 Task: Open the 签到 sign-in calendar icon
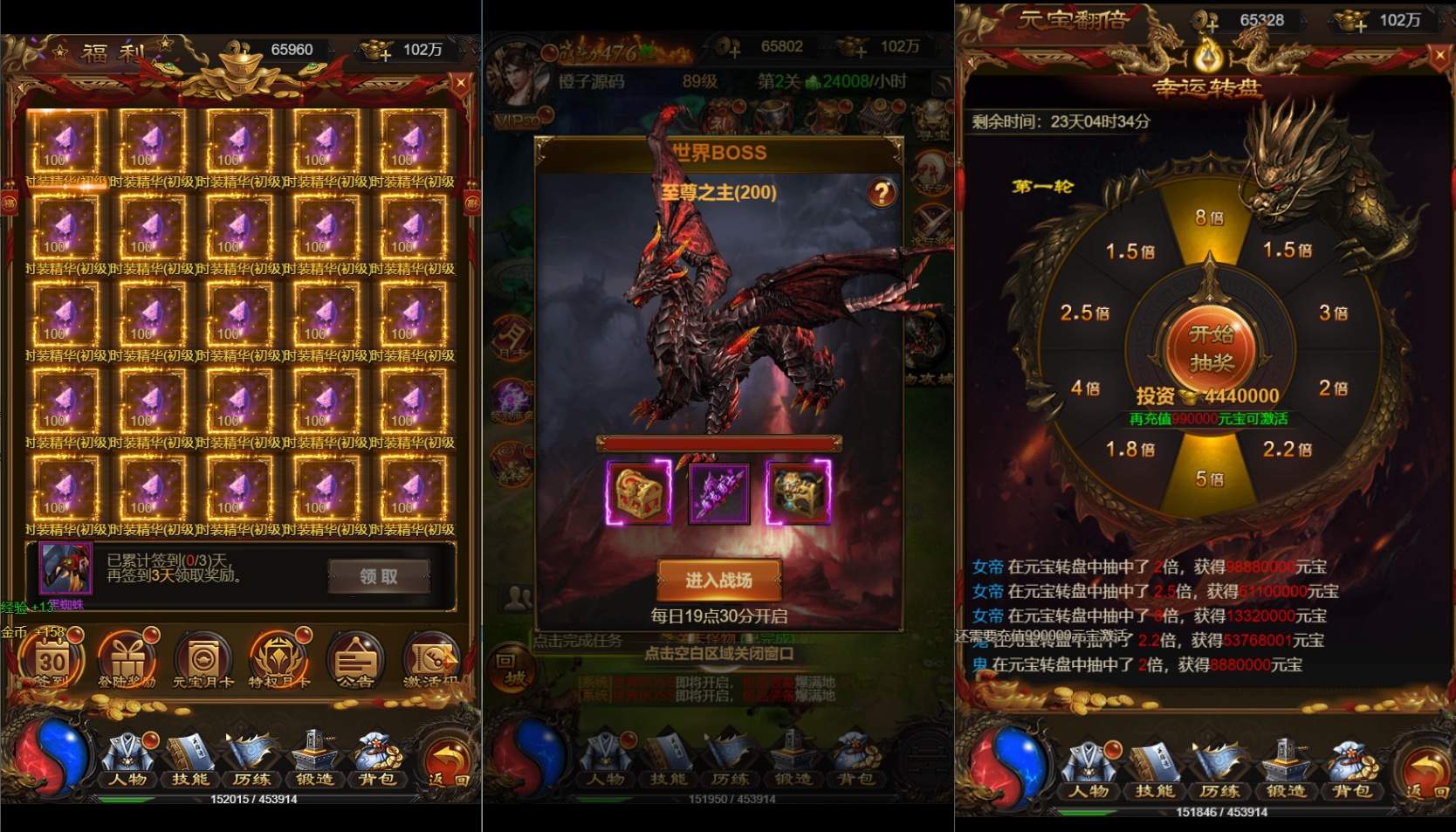[48, 662]
